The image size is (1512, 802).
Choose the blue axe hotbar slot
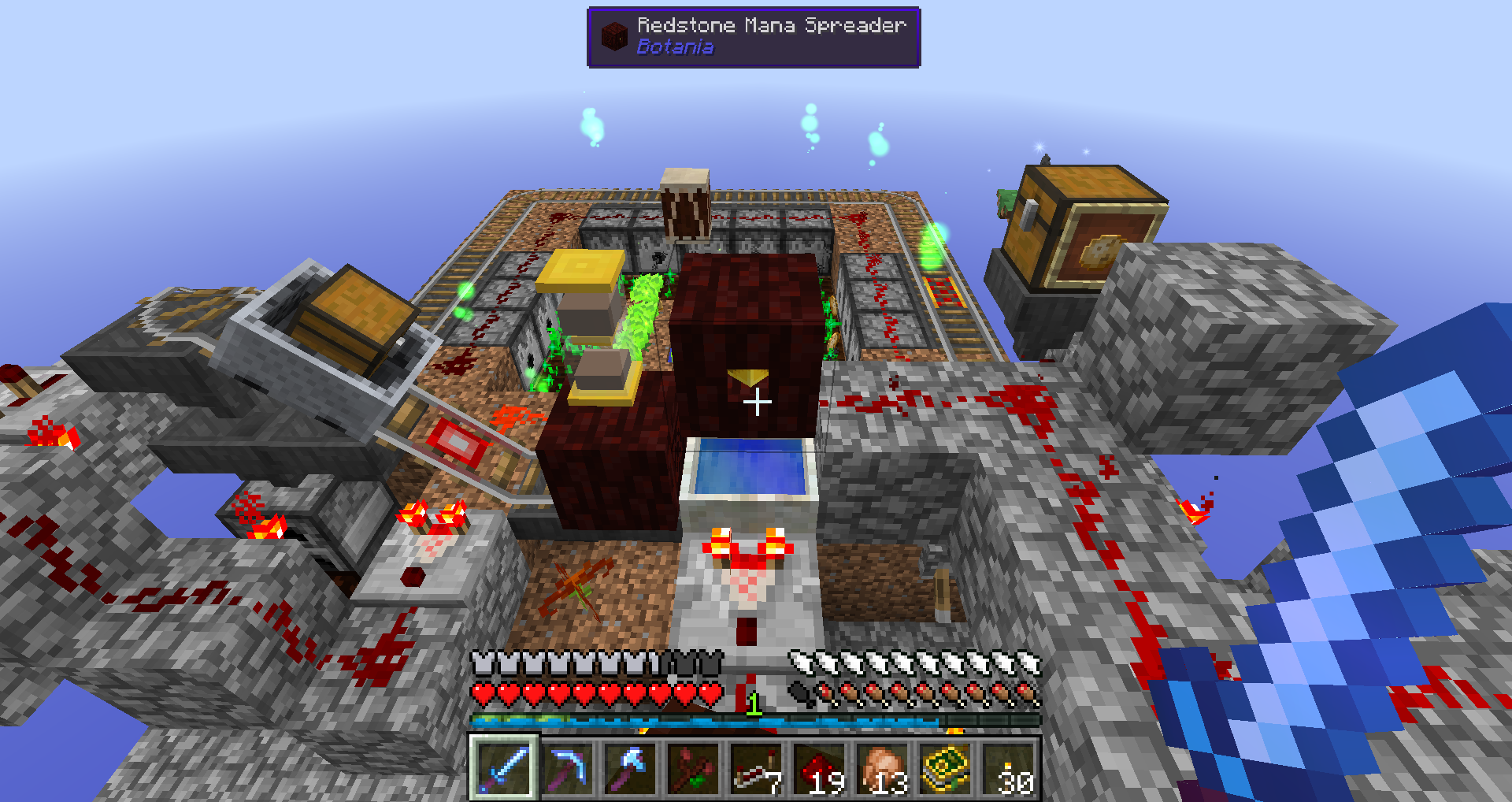click(631, 768)
